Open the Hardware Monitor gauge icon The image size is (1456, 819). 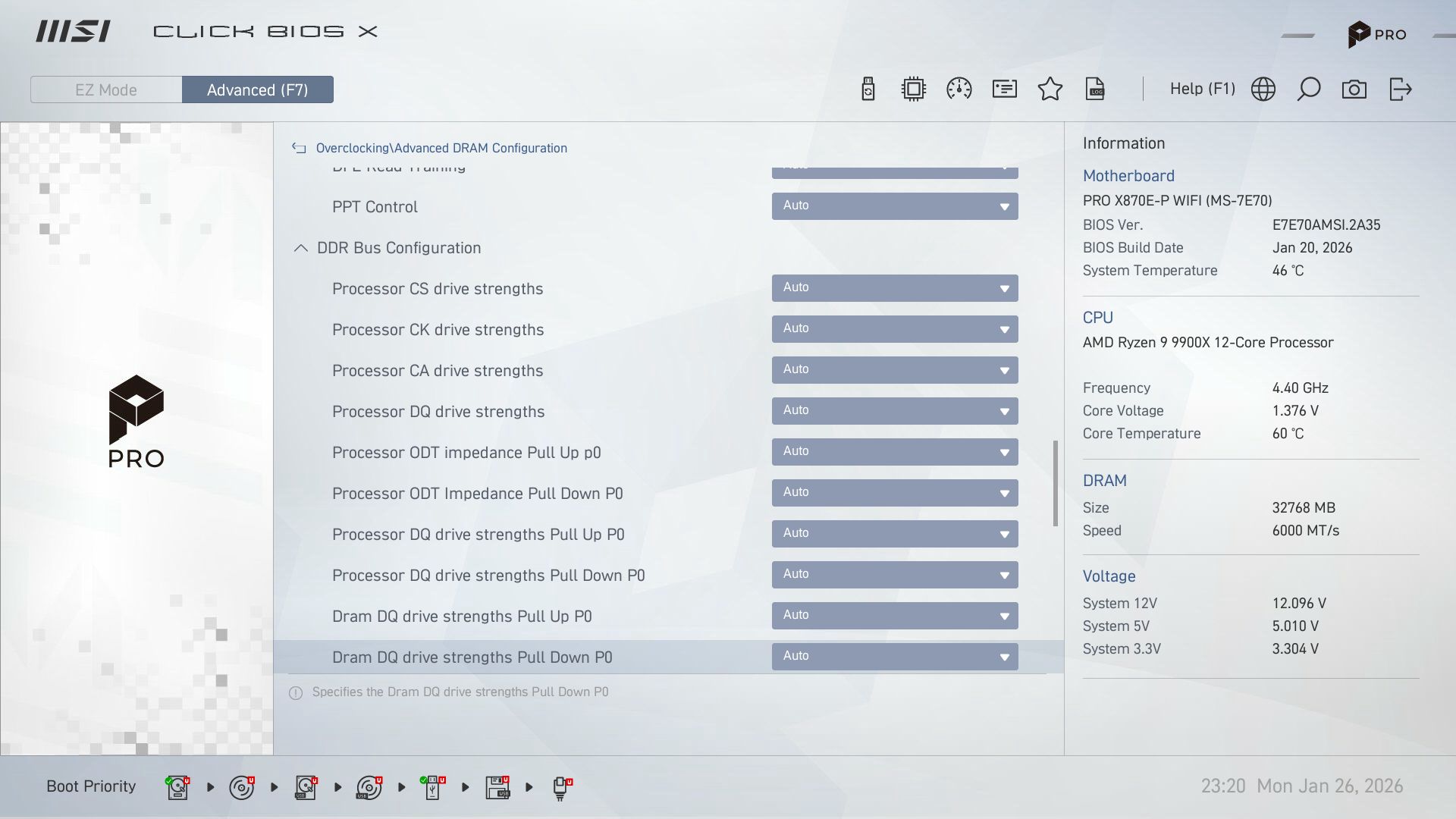tap(959, 89)
